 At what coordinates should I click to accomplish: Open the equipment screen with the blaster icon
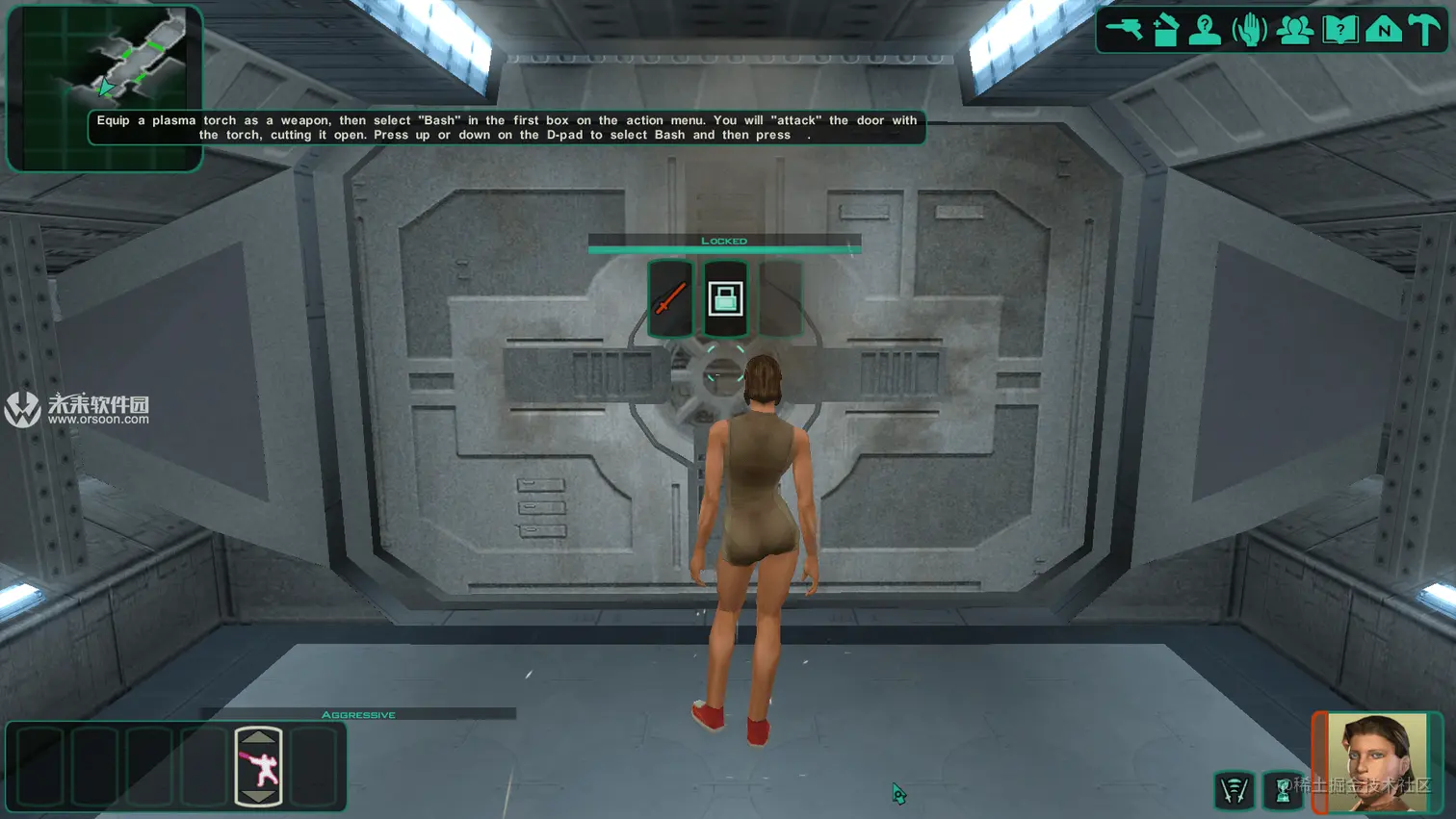coord(1124,30)
